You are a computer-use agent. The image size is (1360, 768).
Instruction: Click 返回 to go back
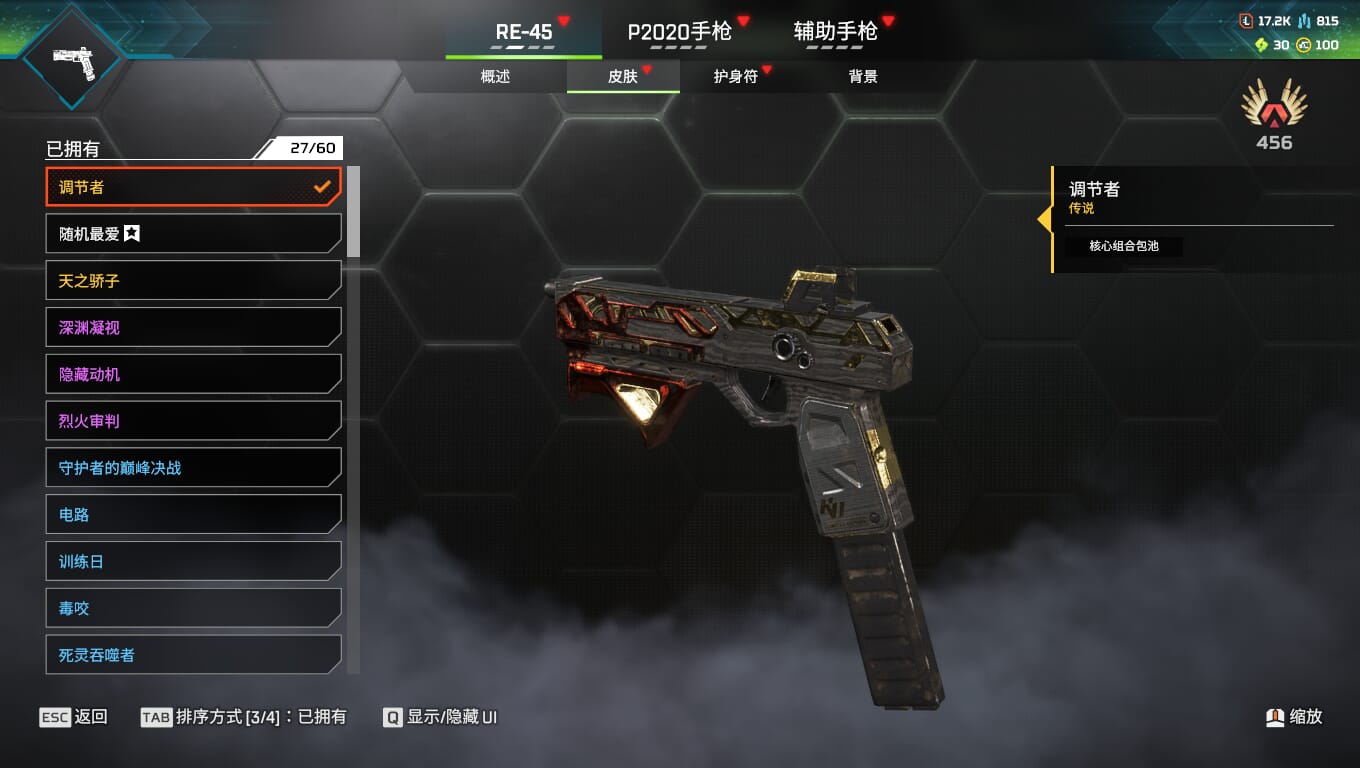(x=74, y=717)
